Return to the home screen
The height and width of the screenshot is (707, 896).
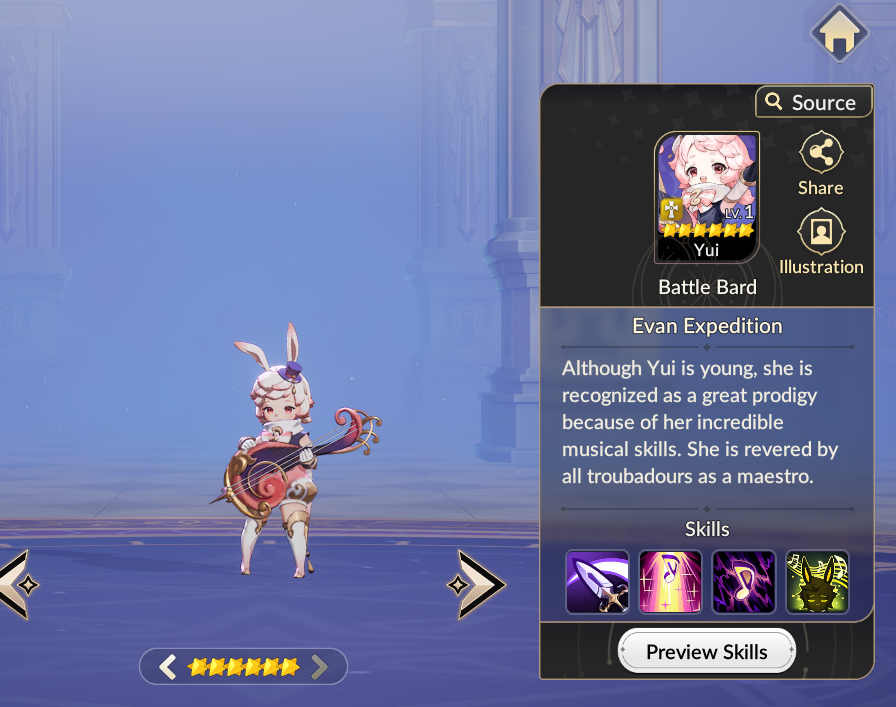[x=838, y=34]
